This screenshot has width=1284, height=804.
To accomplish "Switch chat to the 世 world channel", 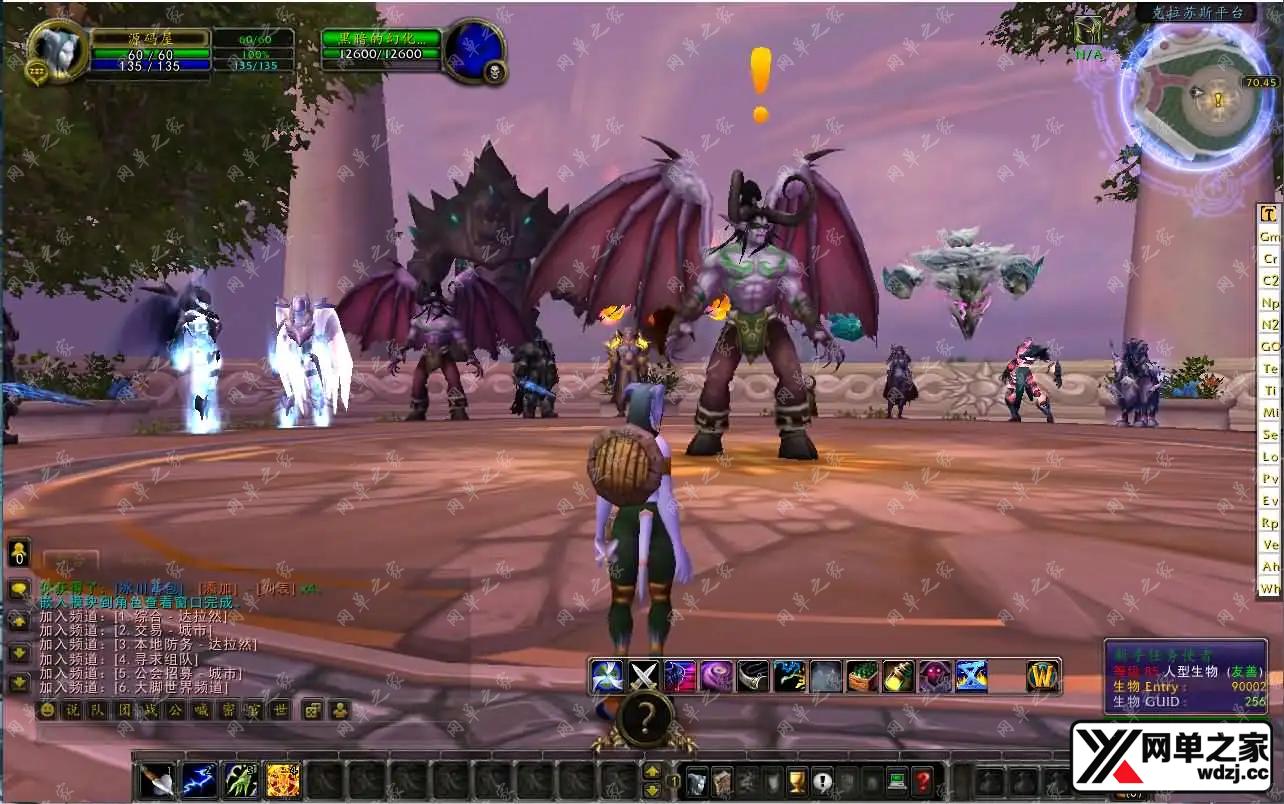I will 281,710.
